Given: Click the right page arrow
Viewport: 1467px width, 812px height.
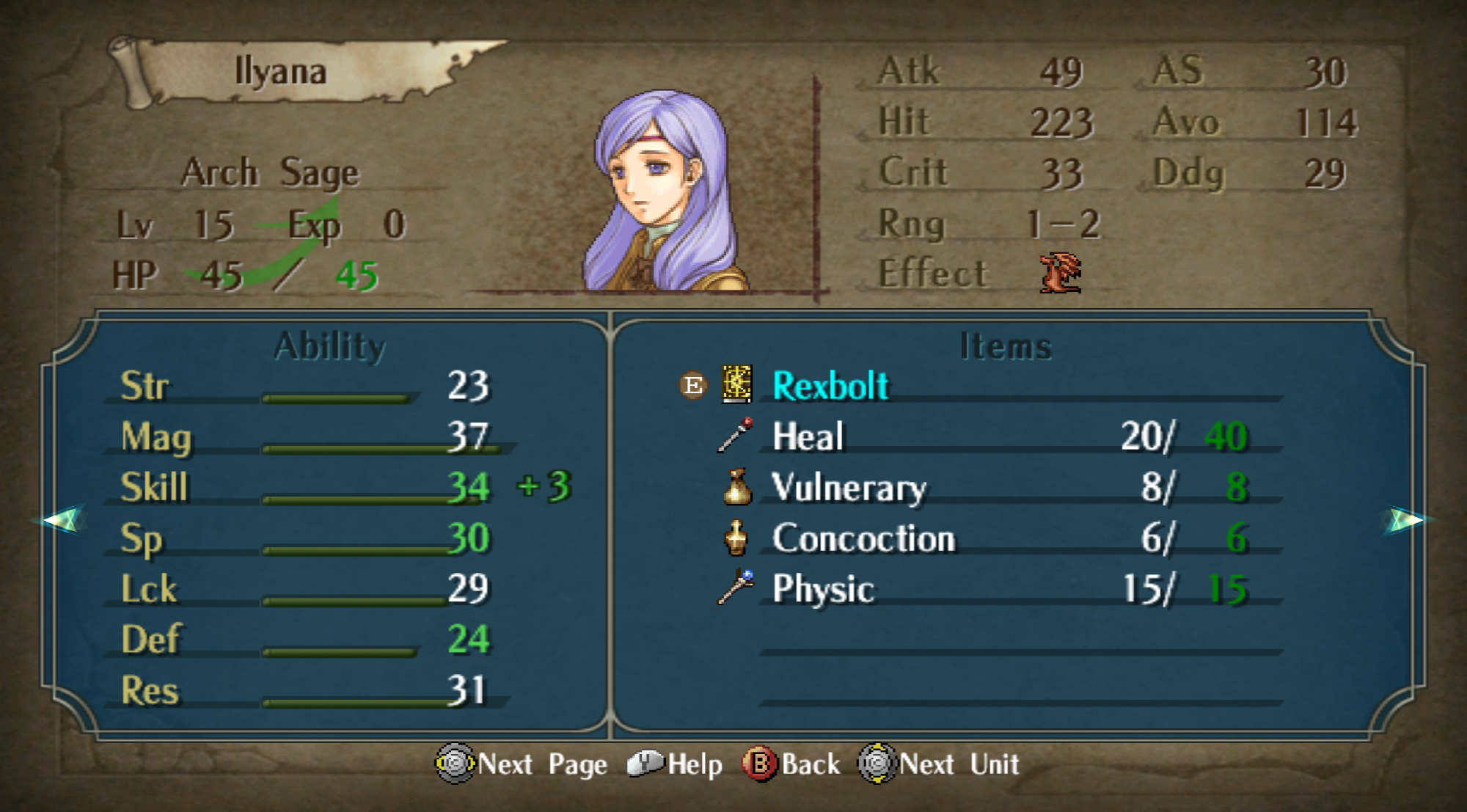Looking at the screenshot, I should tap(1405, 520).
